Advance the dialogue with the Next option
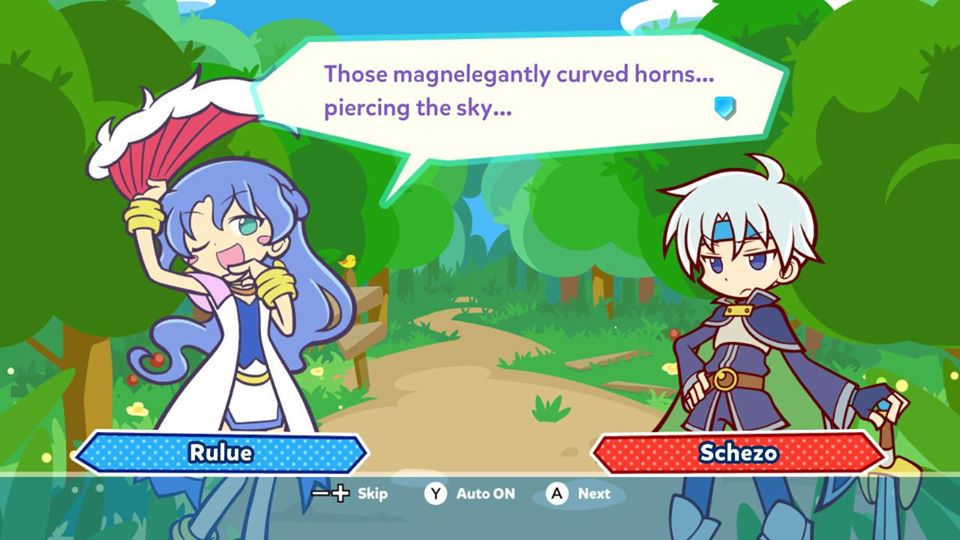Viewport: 960px width, 540px height. pyautogui.click(x=578, y=493)
